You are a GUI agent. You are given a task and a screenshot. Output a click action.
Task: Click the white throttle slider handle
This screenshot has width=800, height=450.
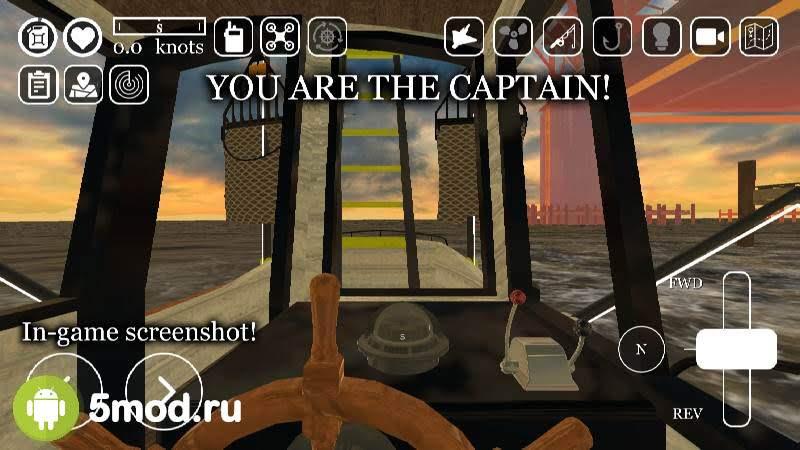click(736, 348)
